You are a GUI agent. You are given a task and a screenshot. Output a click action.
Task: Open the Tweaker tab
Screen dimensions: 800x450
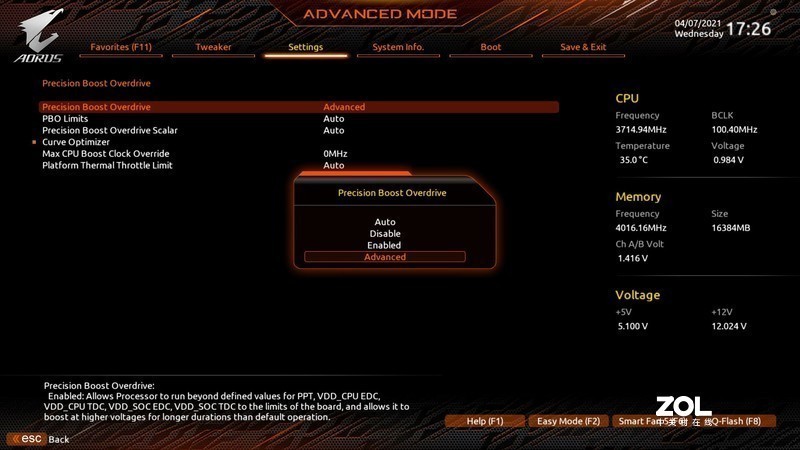click(x=213, y=47)
